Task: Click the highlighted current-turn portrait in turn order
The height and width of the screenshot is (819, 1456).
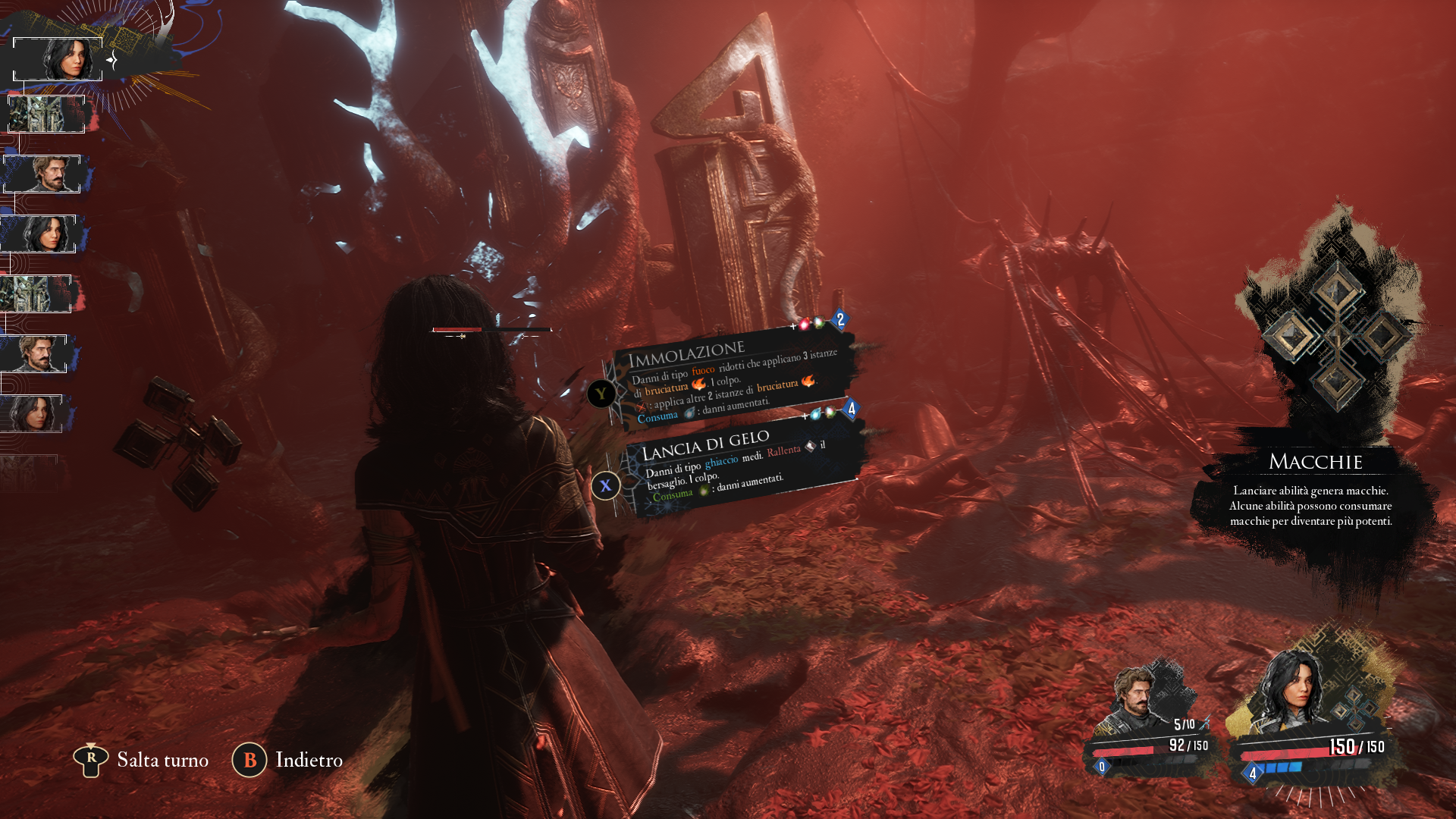Action: (x=58, y=59)
